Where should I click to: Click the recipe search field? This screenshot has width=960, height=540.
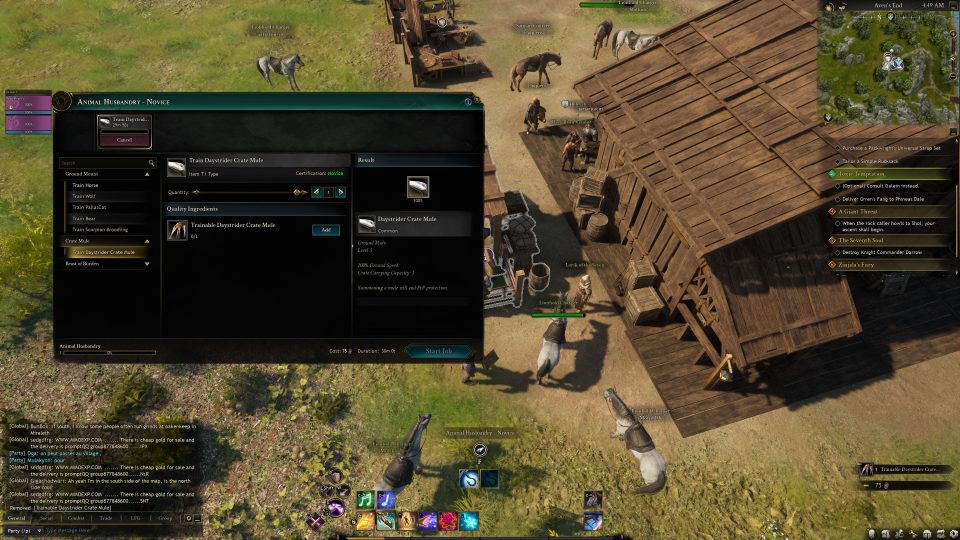104,162
